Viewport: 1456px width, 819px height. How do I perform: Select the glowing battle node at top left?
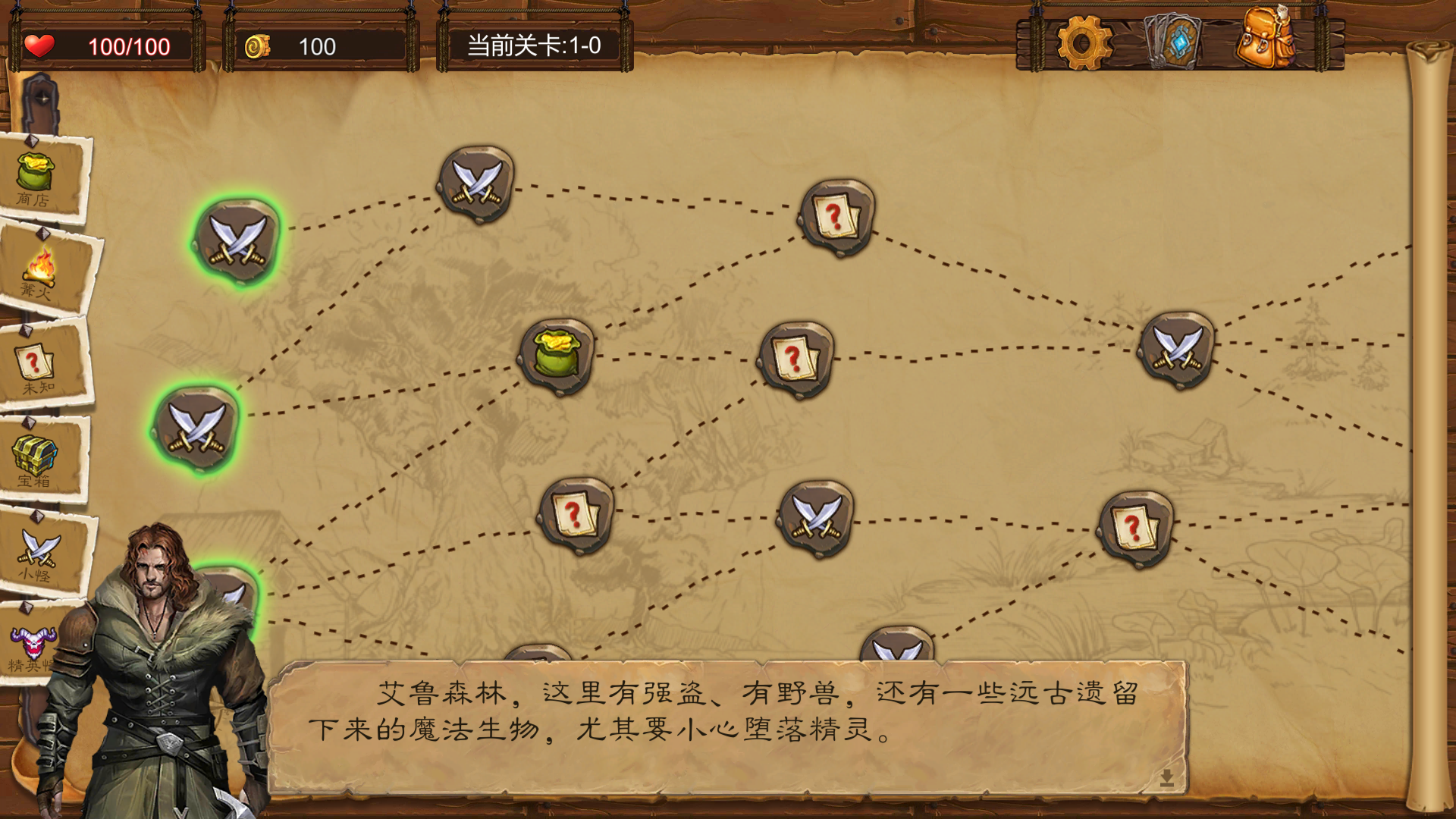[237, 237]
